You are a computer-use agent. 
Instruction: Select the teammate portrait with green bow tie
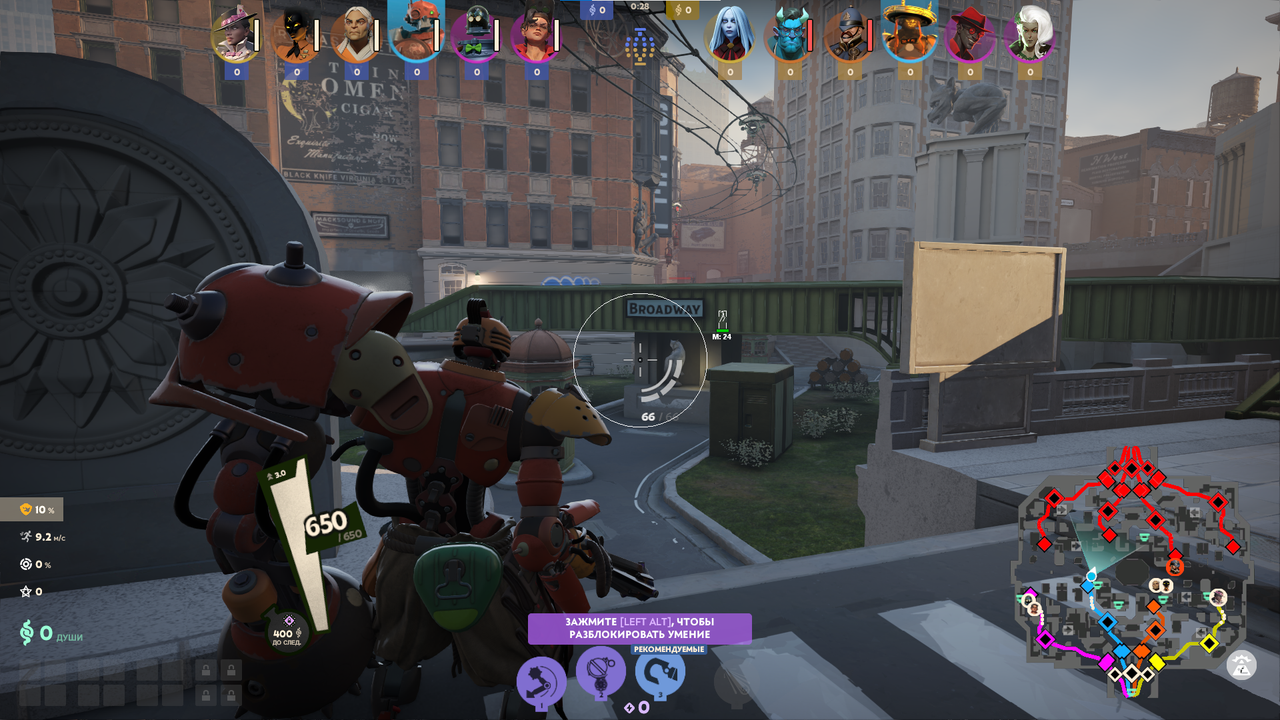[476, 36]
